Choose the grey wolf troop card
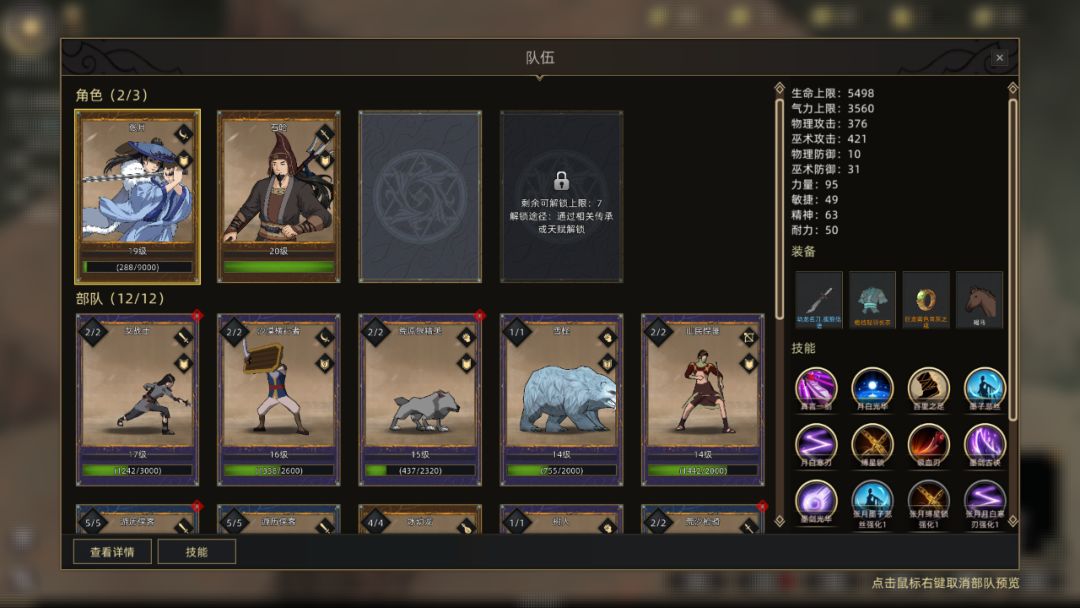The width and height of the screenshot is (1080, 608). pos(421,399)
